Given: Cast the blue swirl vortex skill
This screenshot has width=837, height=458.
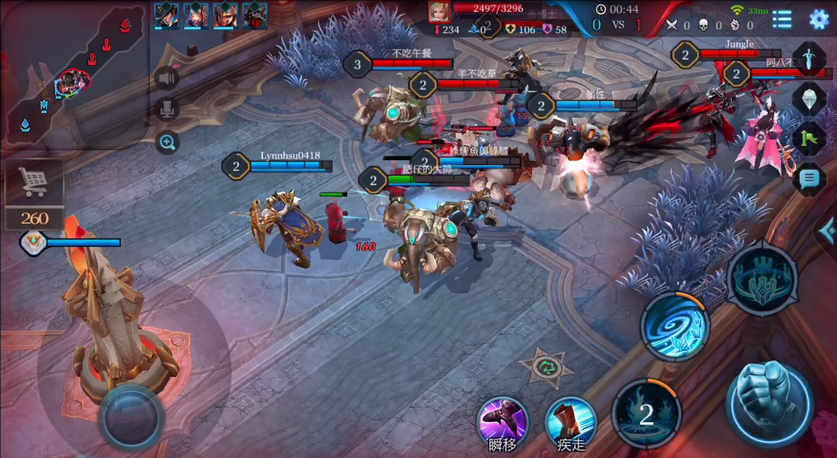Looking at the screenshot, I should [x=675, y=327].
